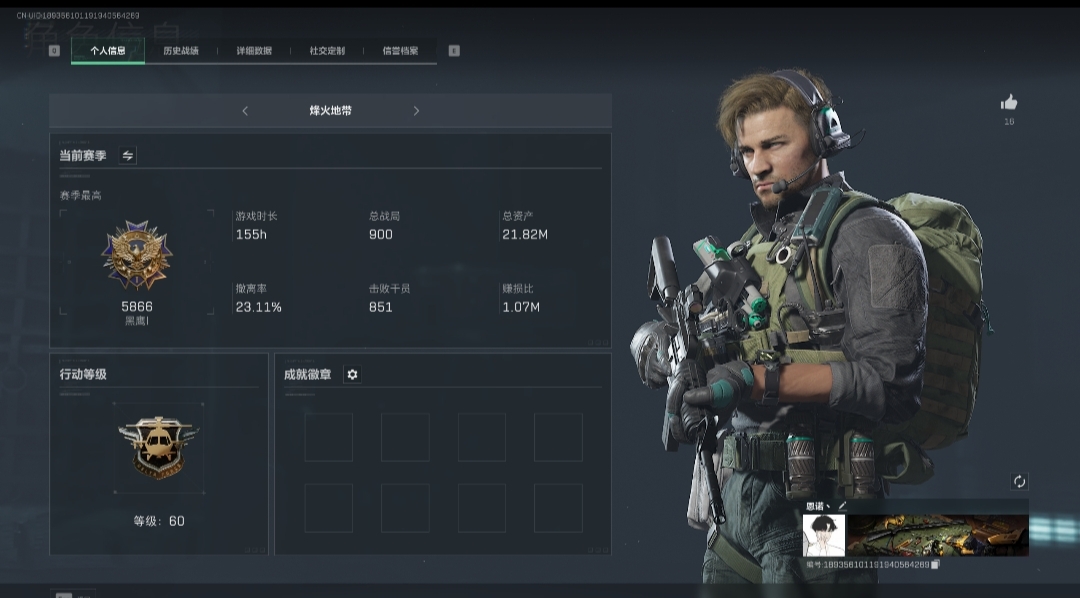Image resolution: width=1080 pixels, height=598 pixels.
Task: Give a thumbs-up like to this profile
Action: [x=1009, y=102]
